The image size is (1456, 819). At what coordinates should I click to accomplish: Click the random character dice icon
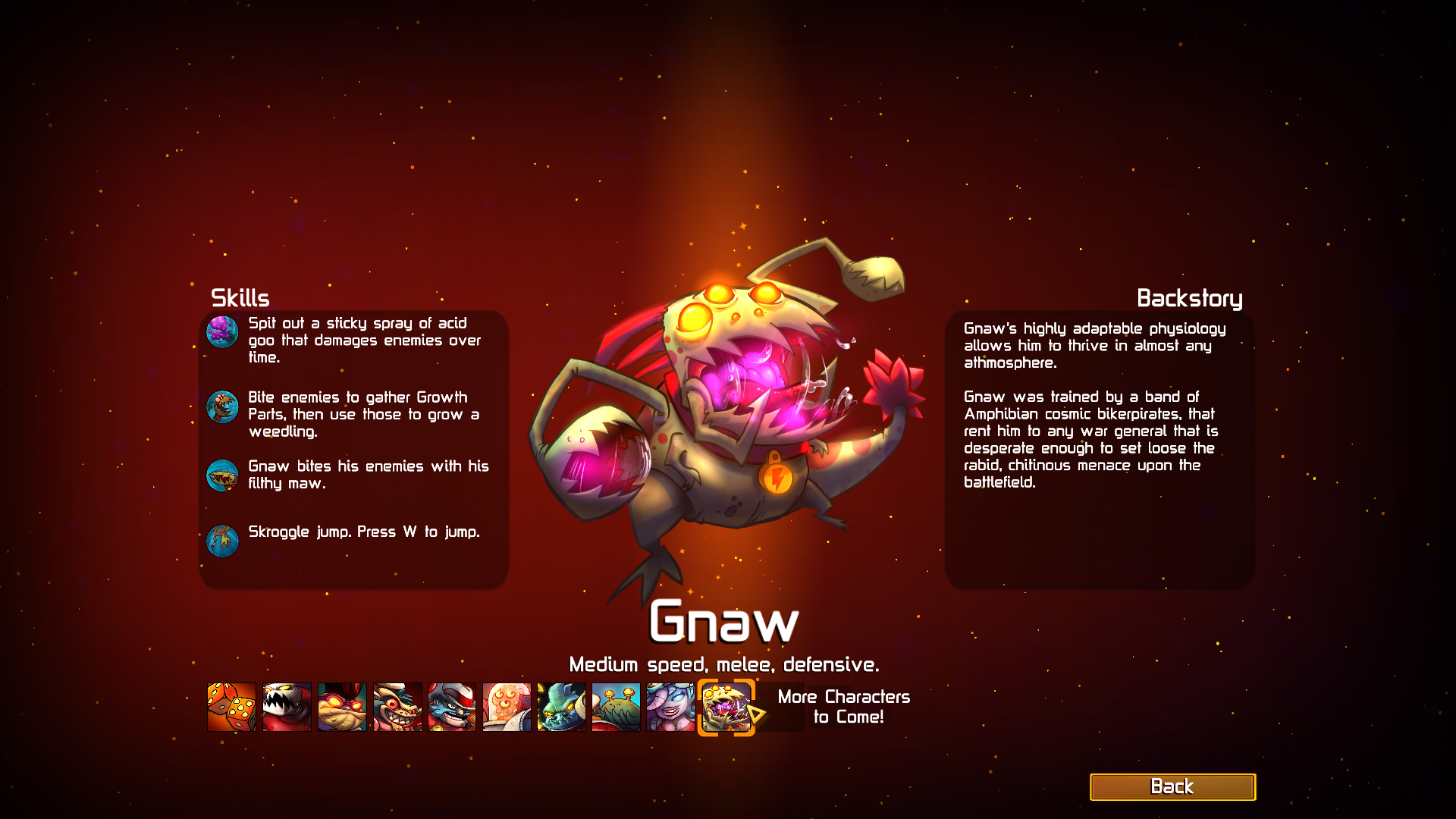tap(233, 706)
